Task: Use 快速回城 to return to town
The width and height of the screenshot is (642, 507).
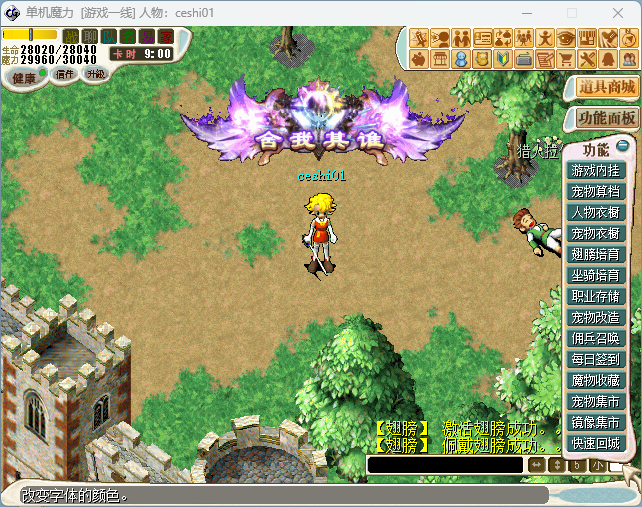Action: [x=596, y=443]
